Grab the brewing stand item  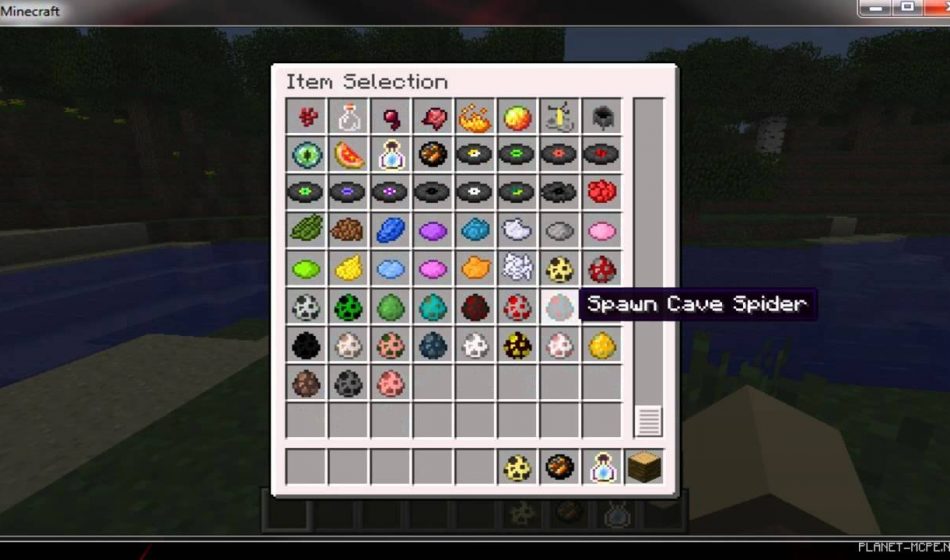tap(558, 117)
